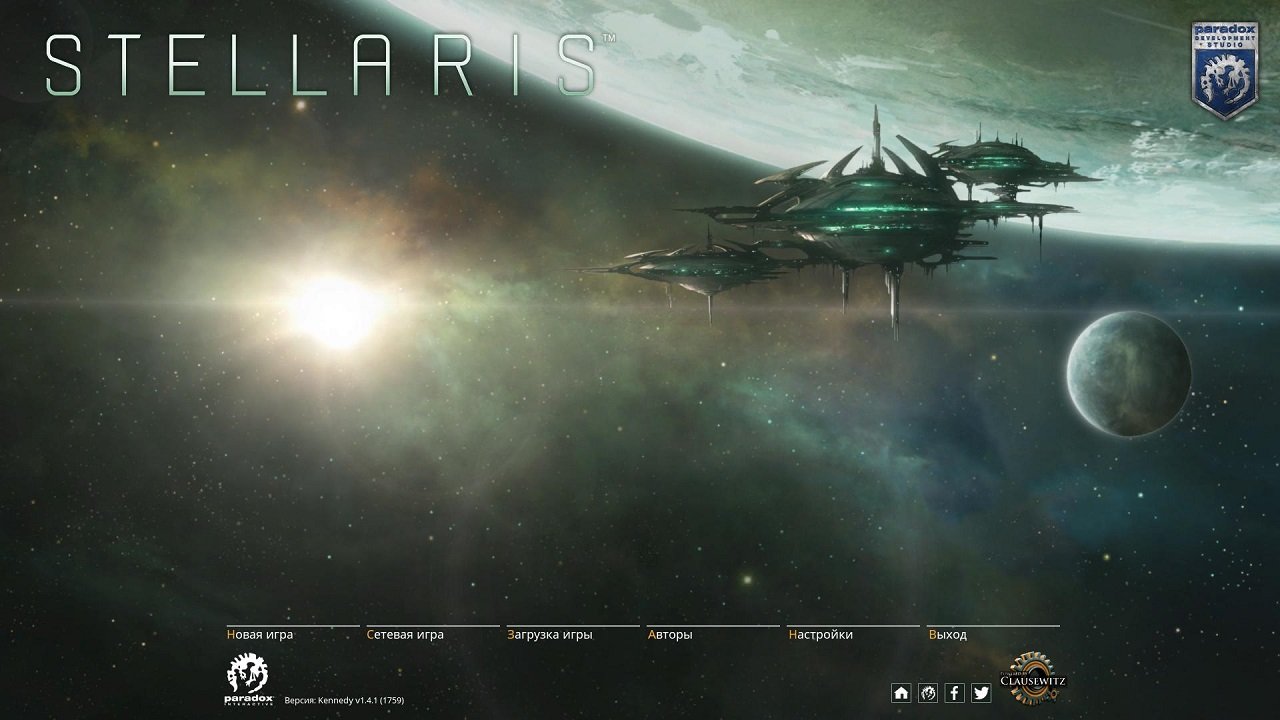
Task: Quit the game via Выход
Action: [x=946, y=634]
